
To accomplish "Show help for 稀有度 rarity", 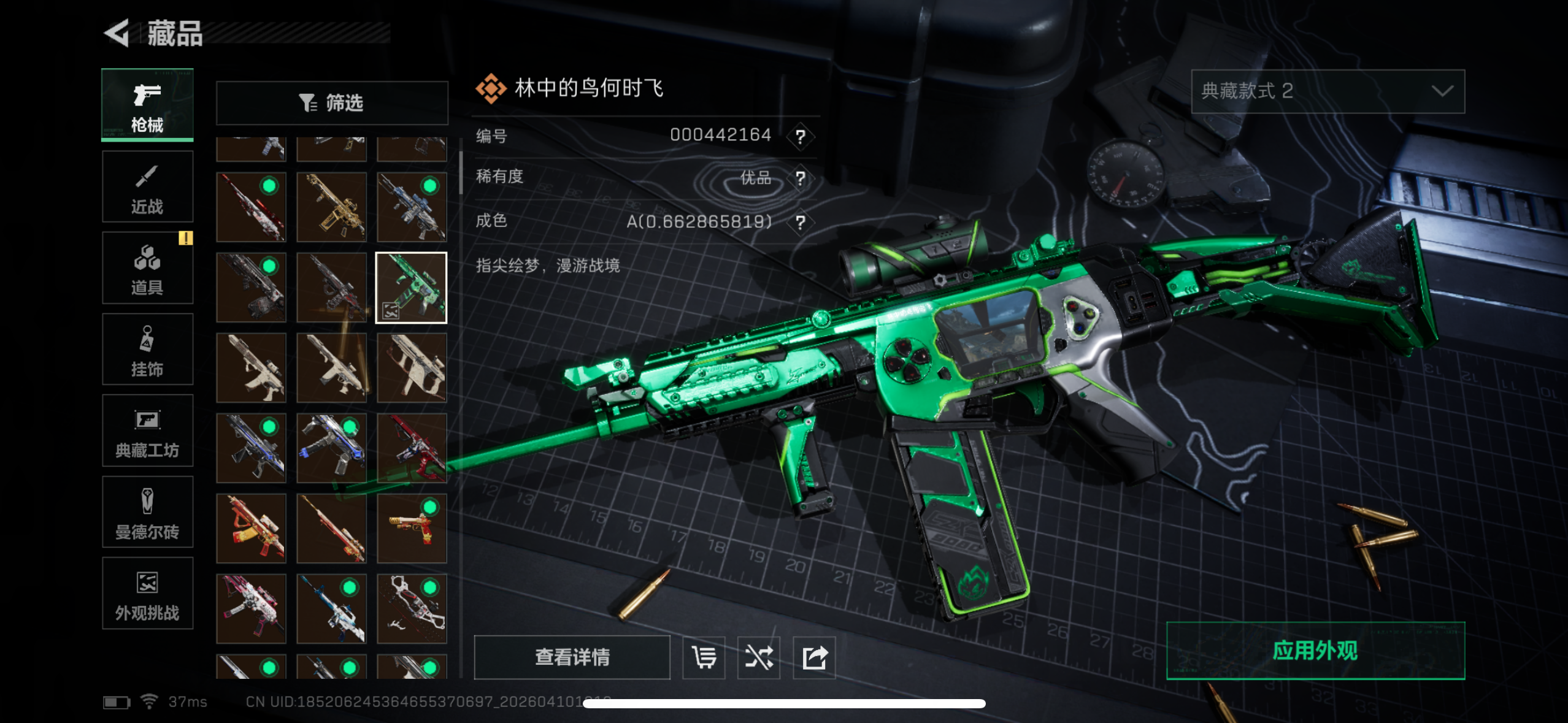I will [800, 178].
